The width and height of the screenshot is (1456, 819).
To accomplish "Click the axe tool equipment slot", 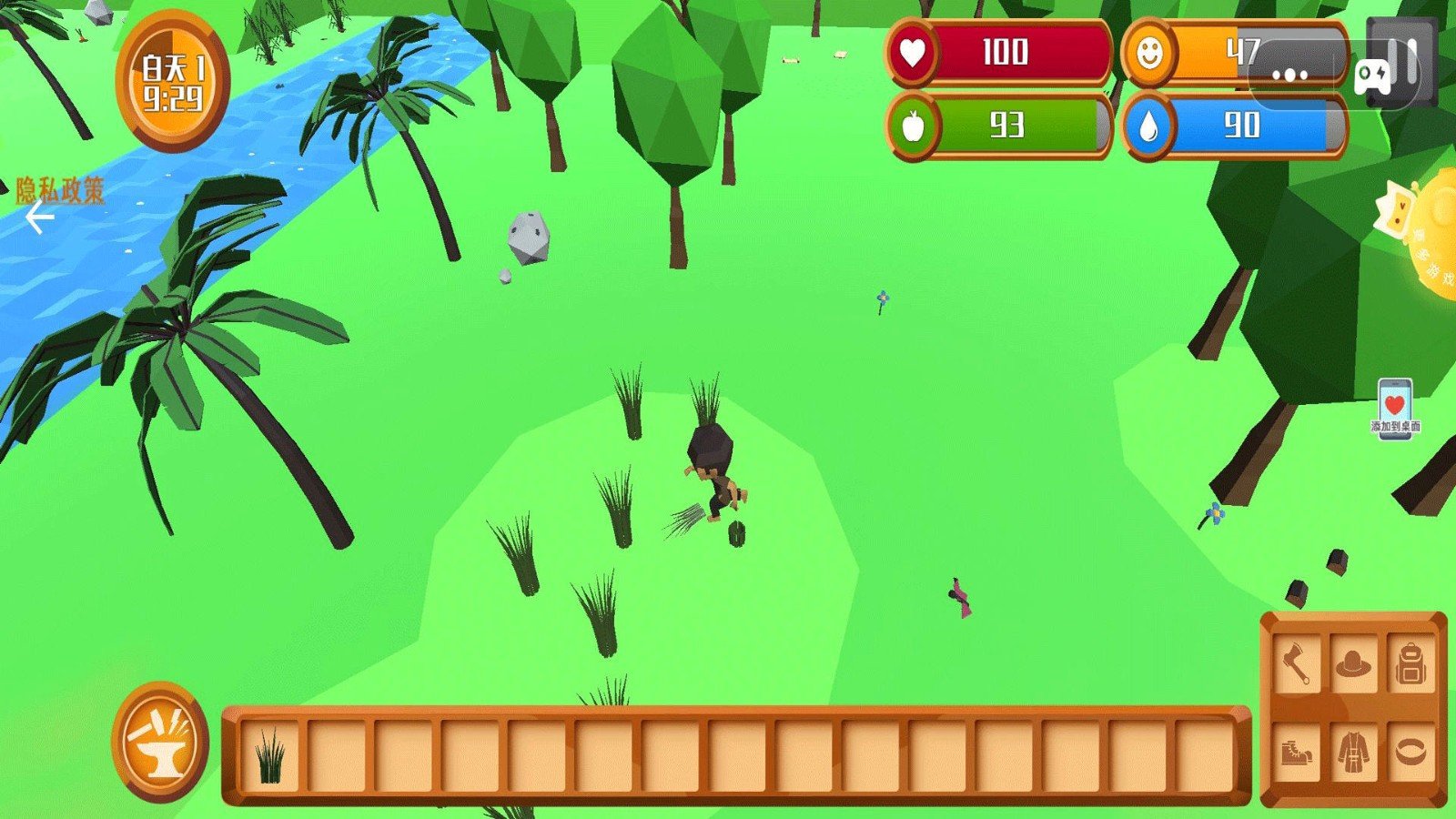I will point(1297,663).
